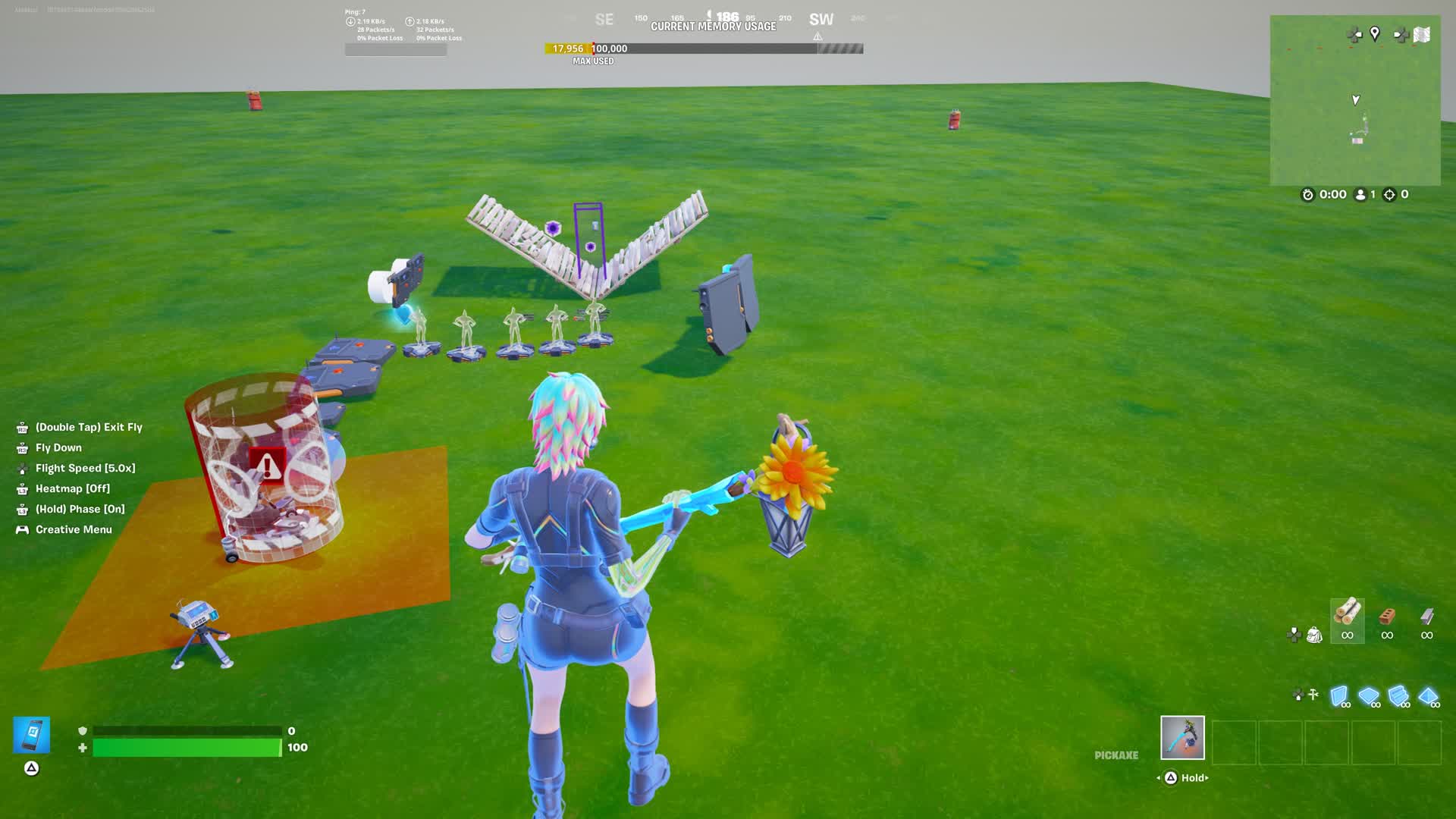Select the backpack inventory icon
This screenshot has height=819, width=1456.
click(1315, 635)
